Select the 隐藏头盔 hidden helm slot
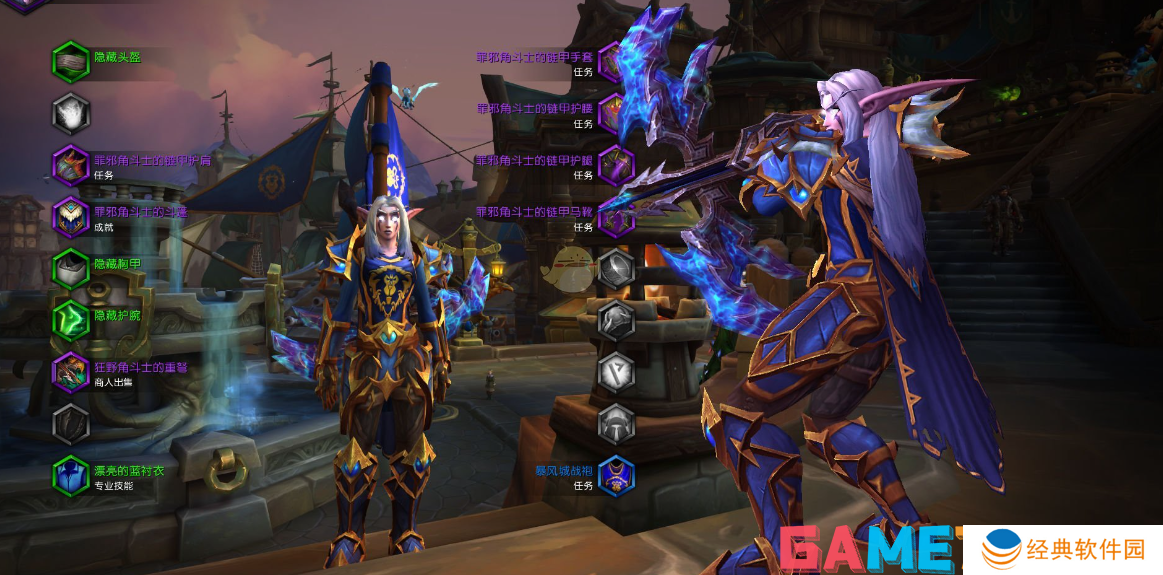Viewport: 1163px width, 575px height. coord(71,60)
